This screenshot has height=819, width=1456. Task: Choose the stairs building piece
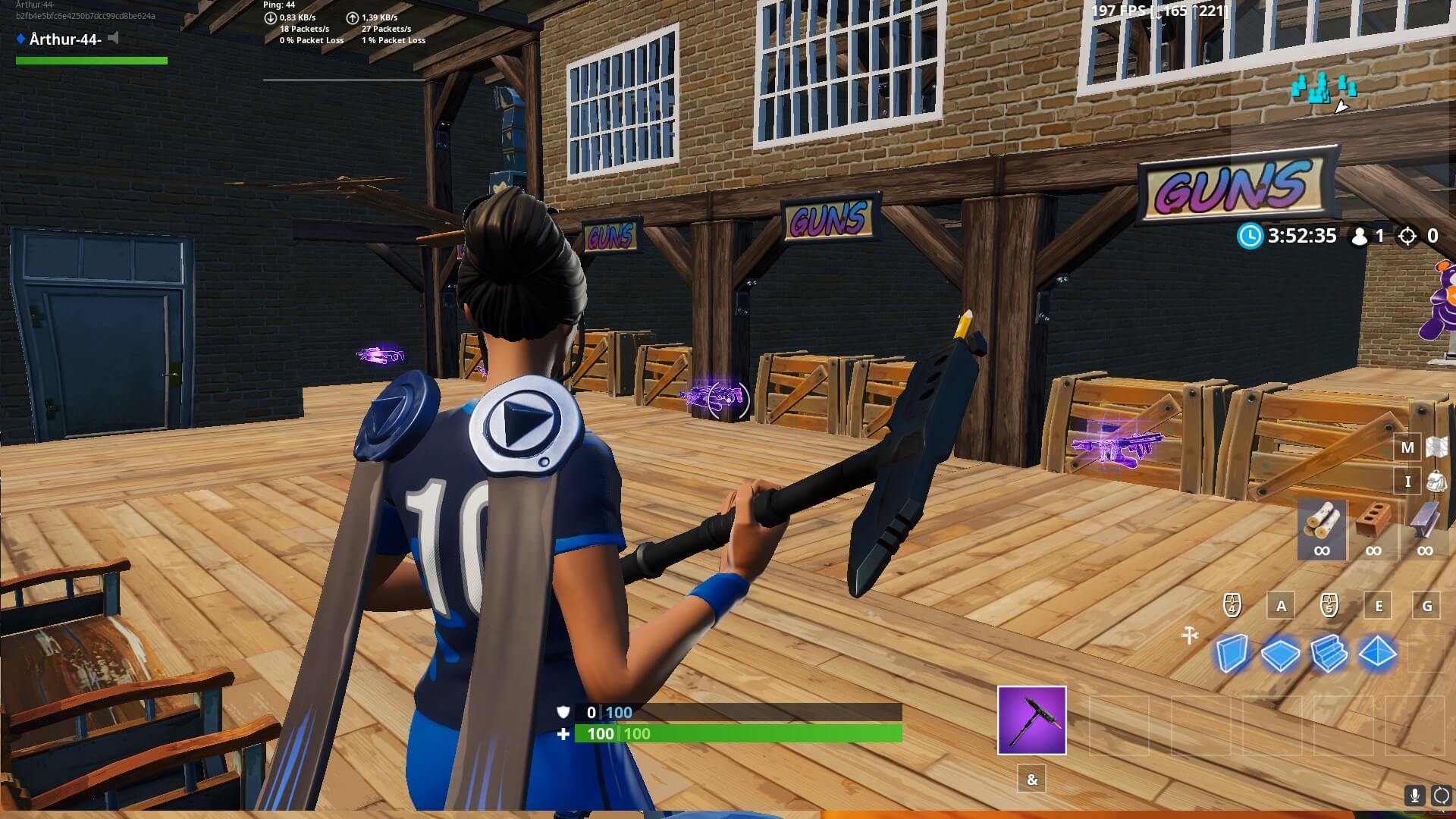click(x=1329, y=654)
